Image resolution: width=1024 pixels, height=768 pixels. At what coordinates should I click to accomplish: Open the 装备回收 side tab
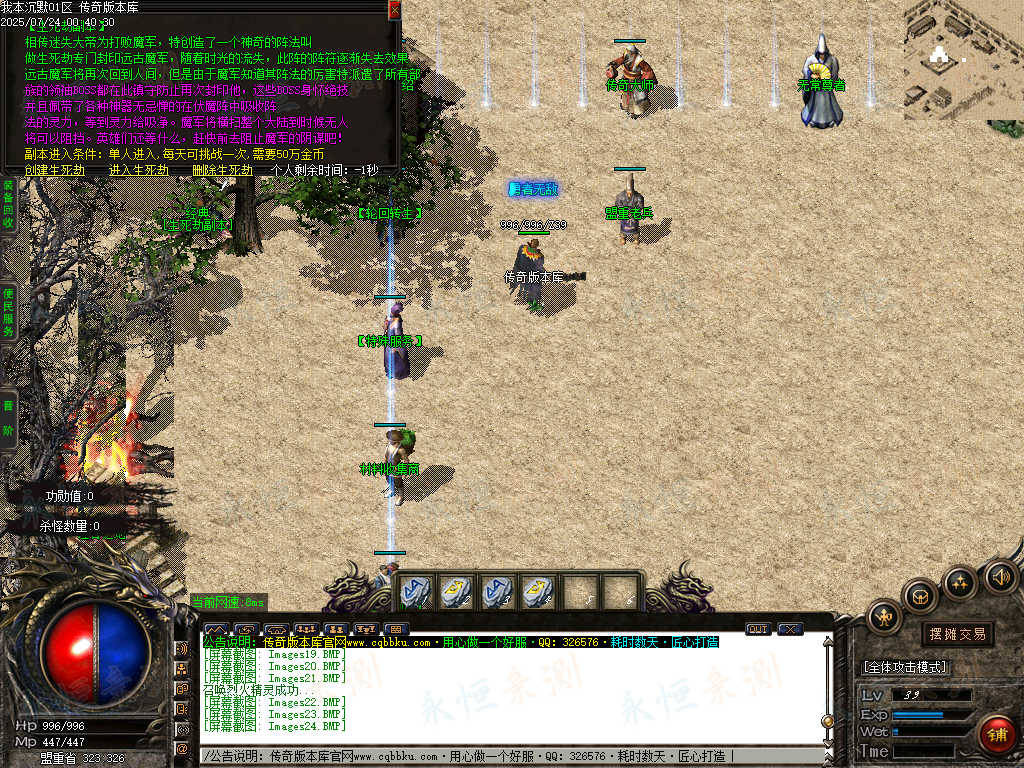point(7,203)
